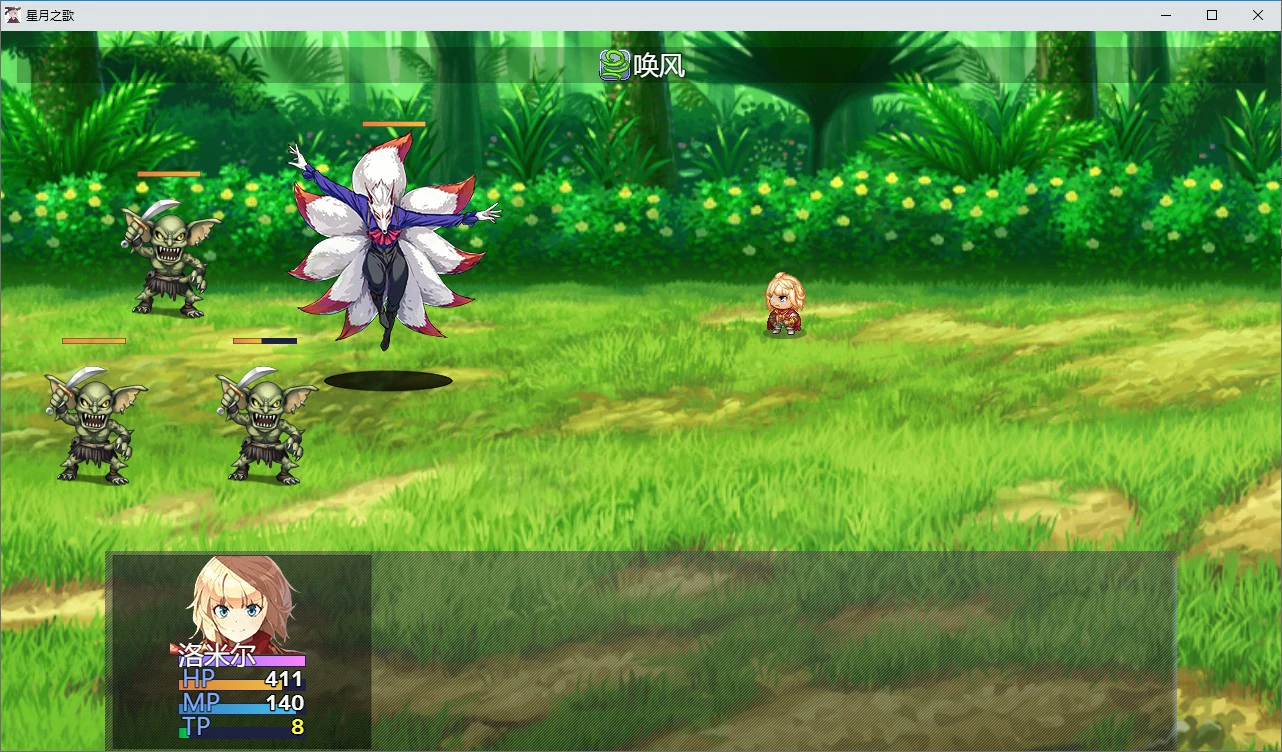Click the health bar above the top-left goblin
Image resolution: width=1282 pixels, height=752 pixels.
click(167, 173)
